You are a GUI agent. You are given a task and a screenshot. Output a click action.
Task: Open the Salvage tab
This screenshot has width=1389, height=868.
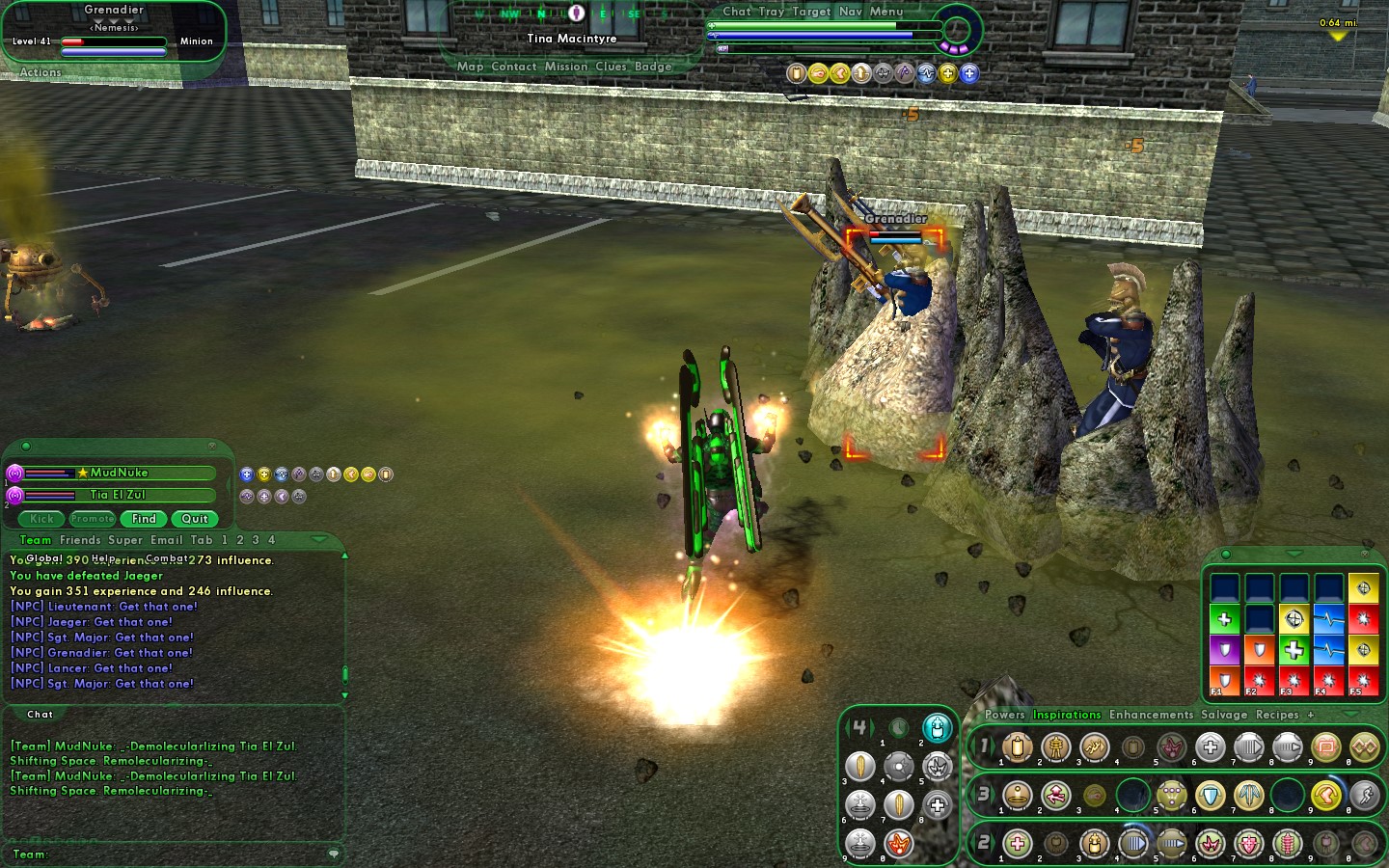click(1223, 715)
